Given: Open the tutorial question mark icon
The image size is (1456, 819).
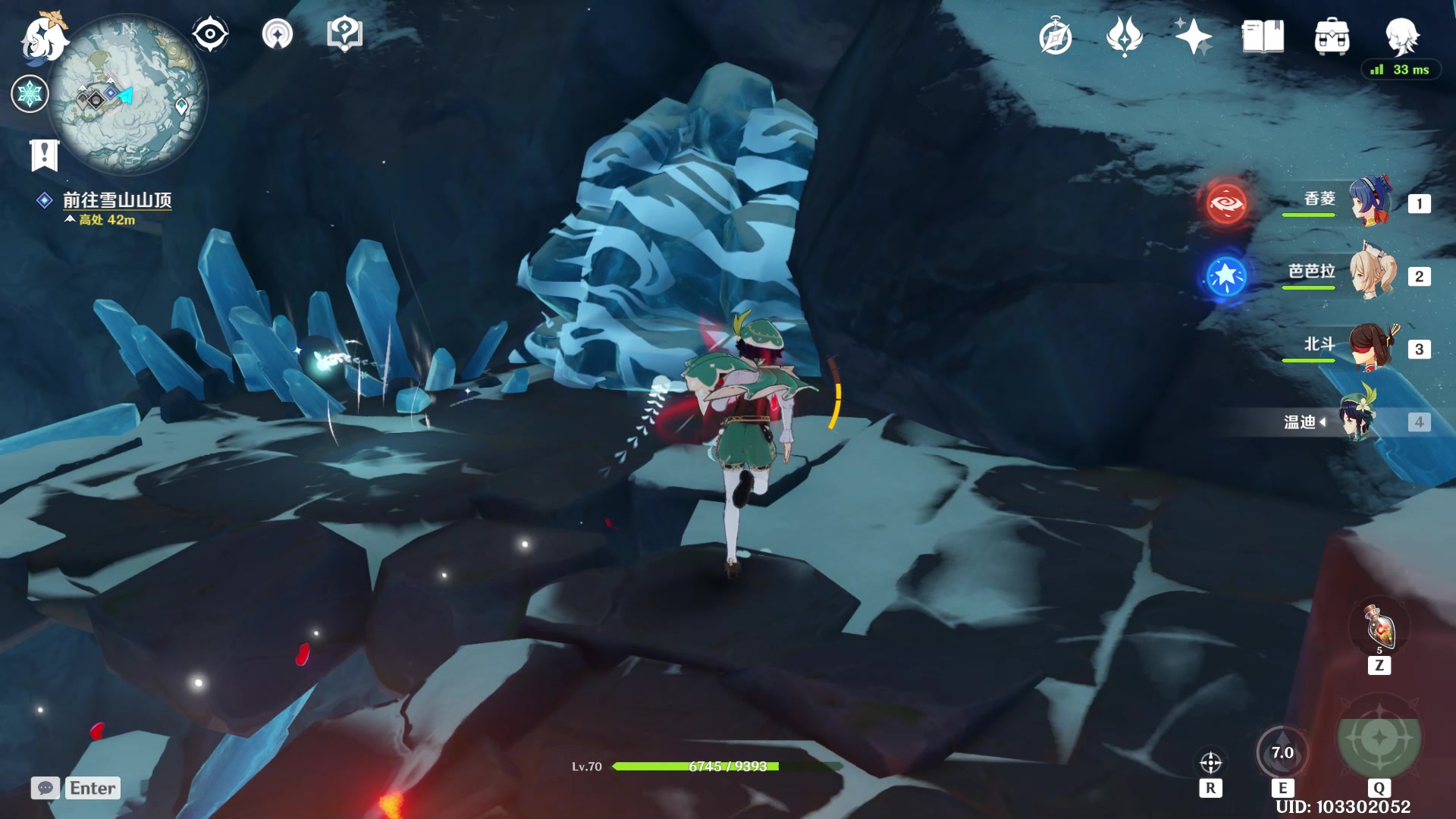Looking at the screenshot, I should pos(344,35).
